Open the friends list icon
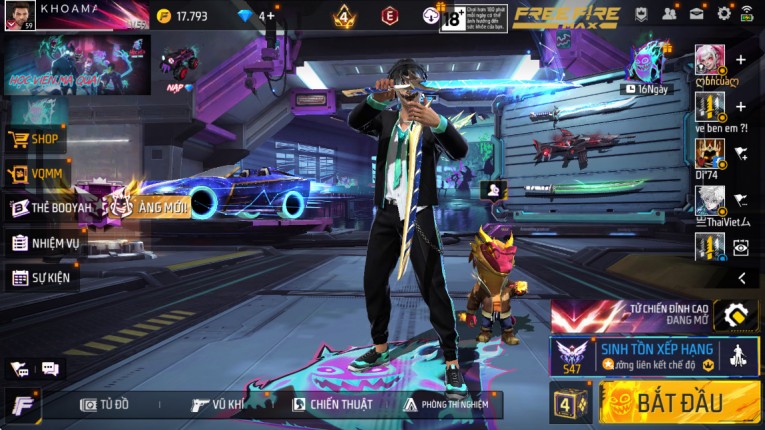Screen dimensions: 765x430 click(669, 14)
